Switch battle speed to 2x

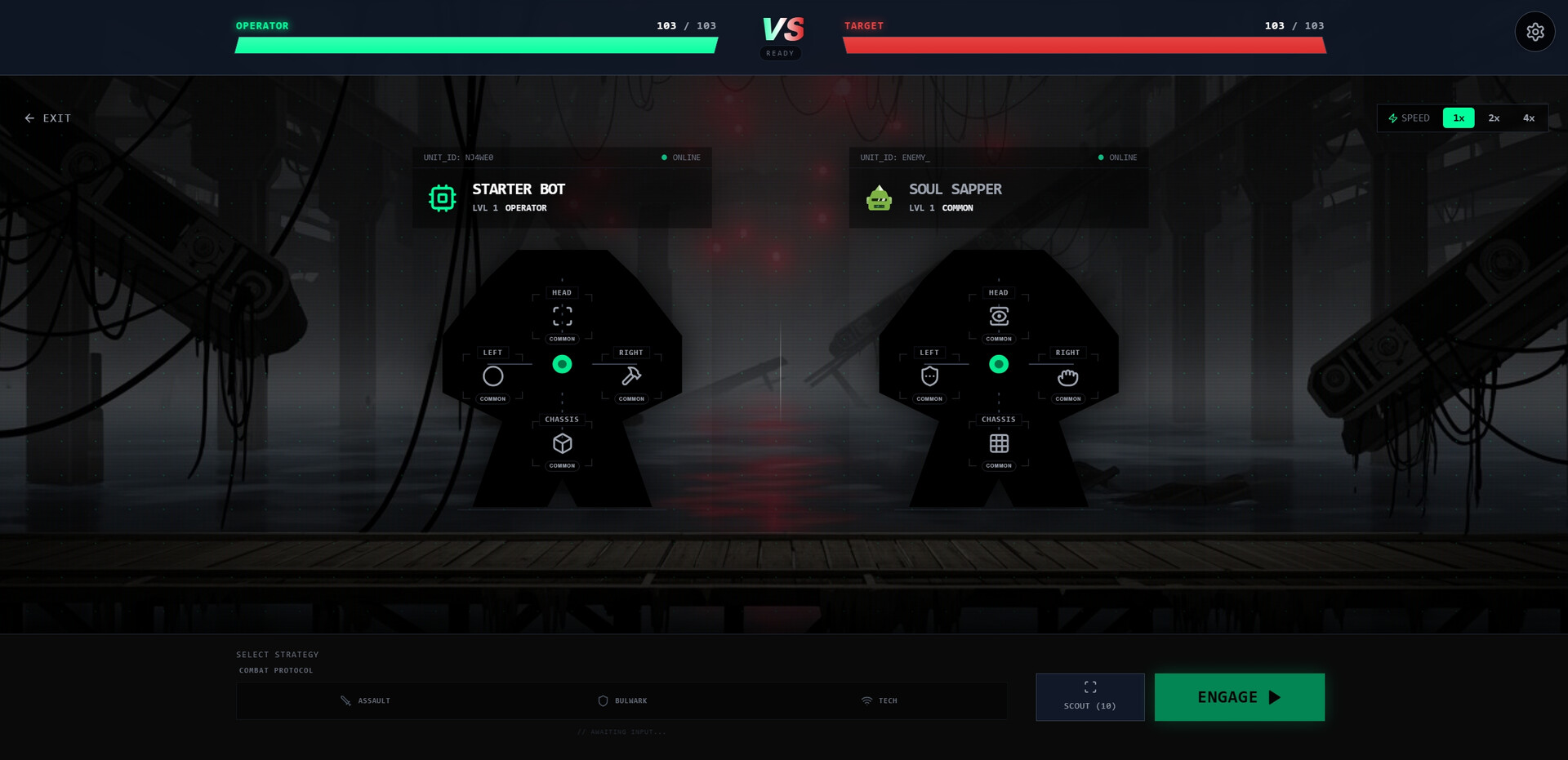(1494, 118)
